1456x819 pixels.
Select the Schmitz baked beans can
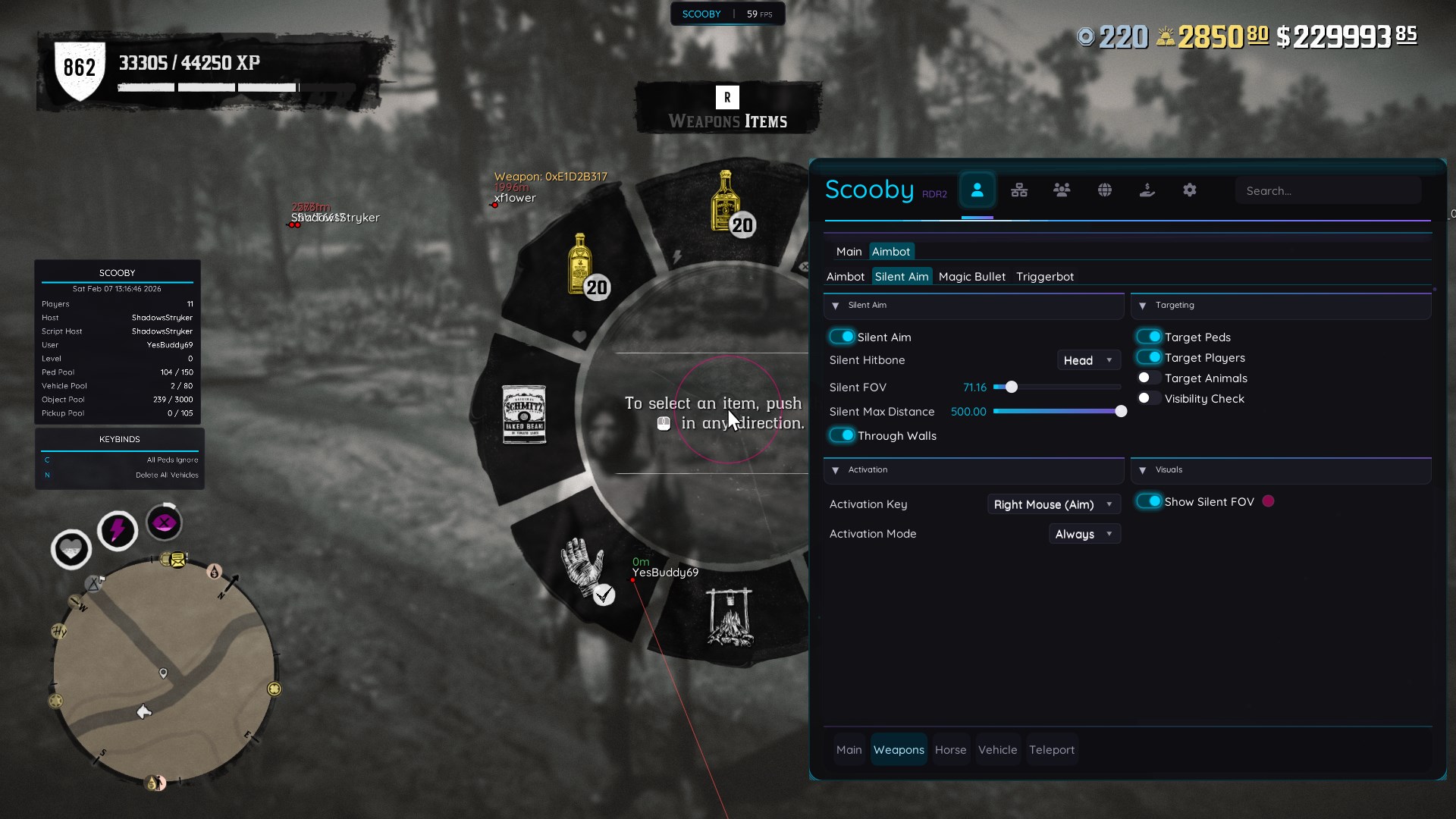(x=524, y=414)
